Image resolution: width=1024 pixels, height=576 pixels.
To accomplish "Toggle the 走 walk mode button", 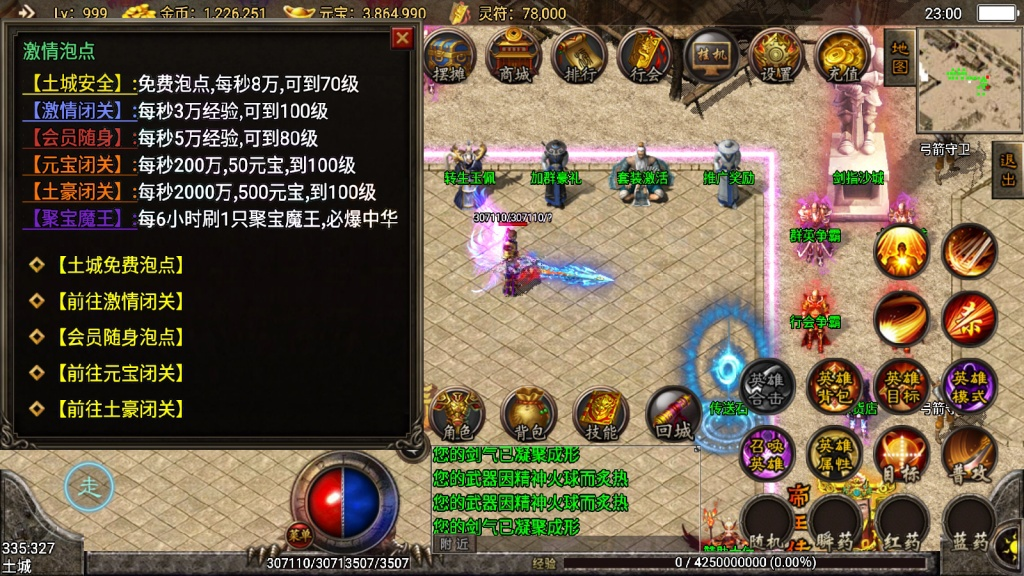I will (x=87, y=487).
